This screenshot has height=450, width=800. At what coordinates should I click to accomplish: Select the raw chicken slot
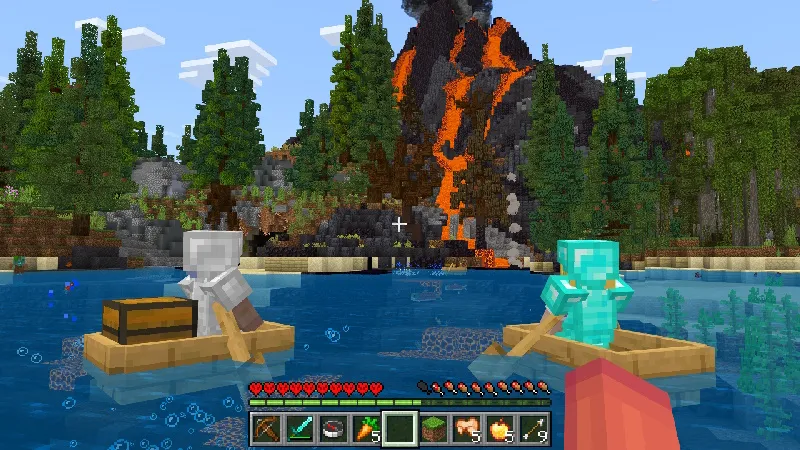coord(466,429)
